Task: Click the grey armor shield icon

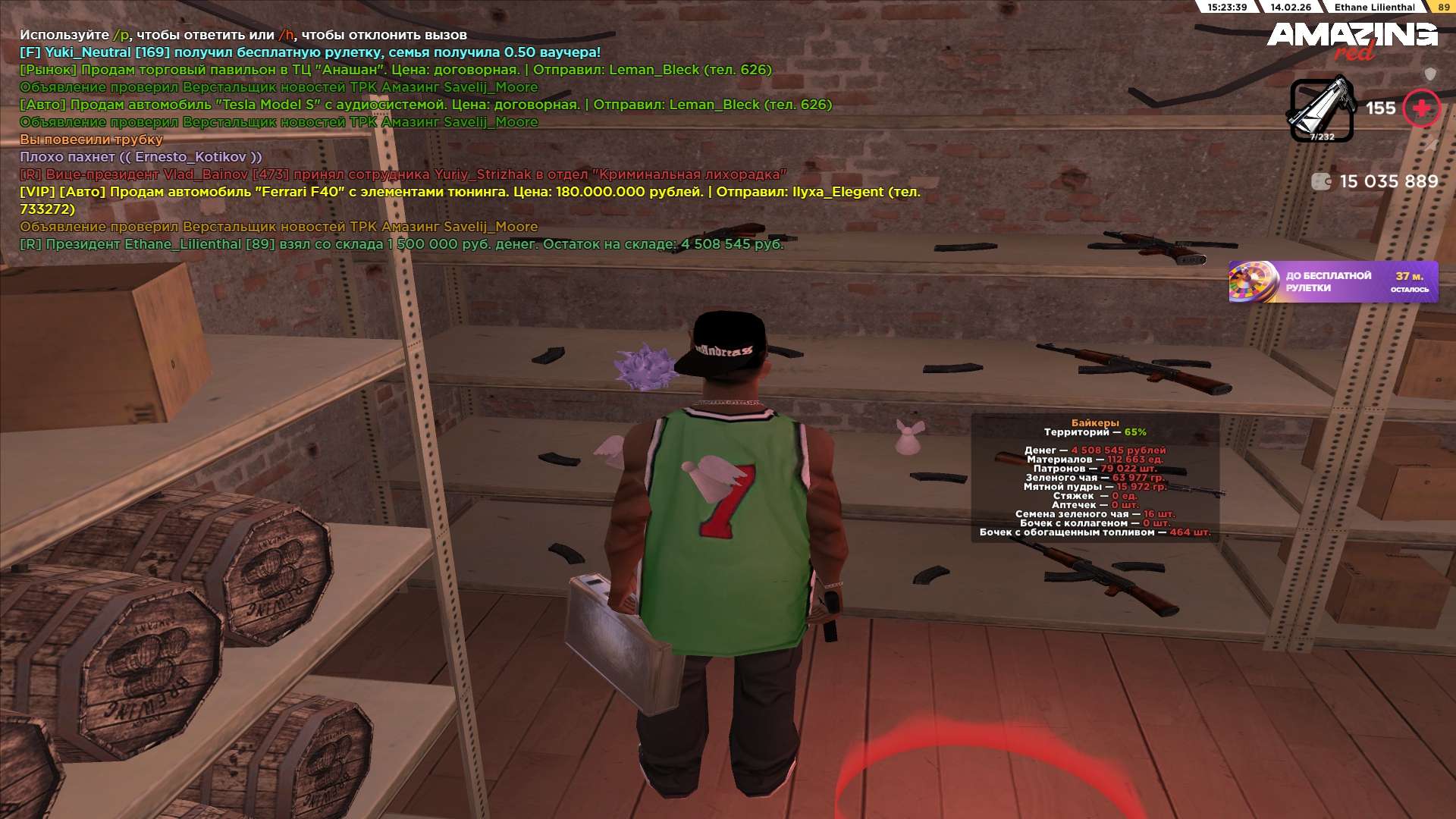Action: [1430, 74]
